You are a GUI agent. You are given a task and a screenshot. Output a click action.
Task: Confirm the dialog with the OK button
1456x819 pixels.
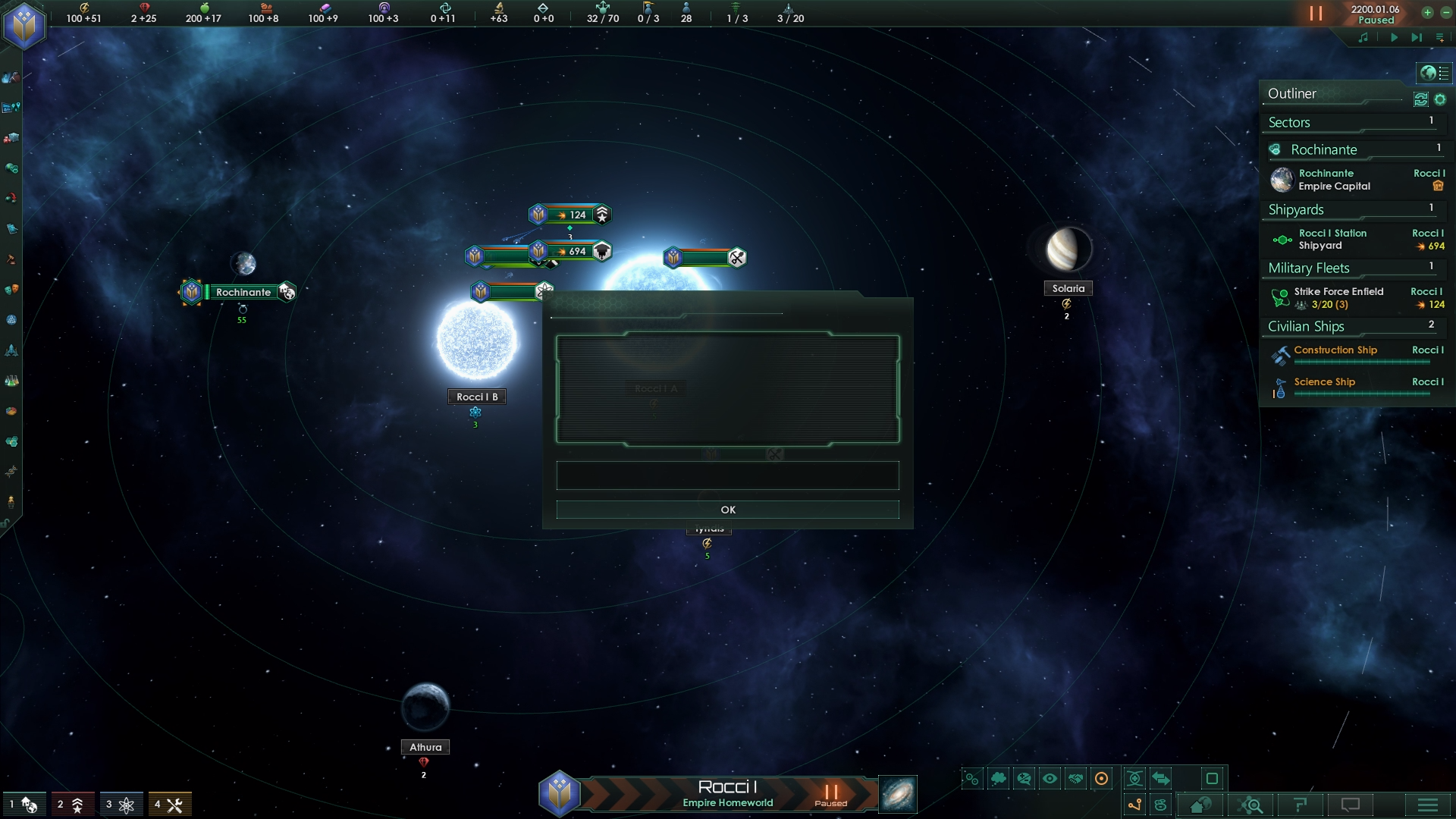coord(727,510)
